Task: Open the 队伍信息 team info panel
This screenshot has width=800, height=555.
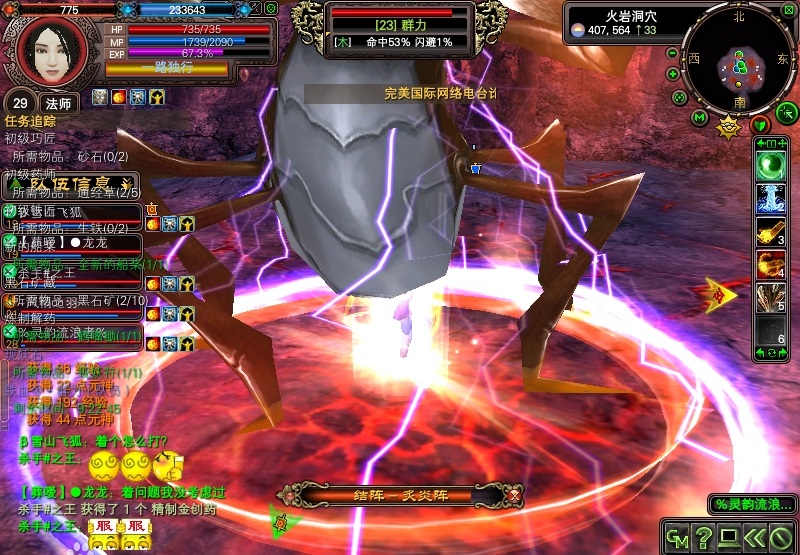Action: pyautogui.click(x=70, y=183)
